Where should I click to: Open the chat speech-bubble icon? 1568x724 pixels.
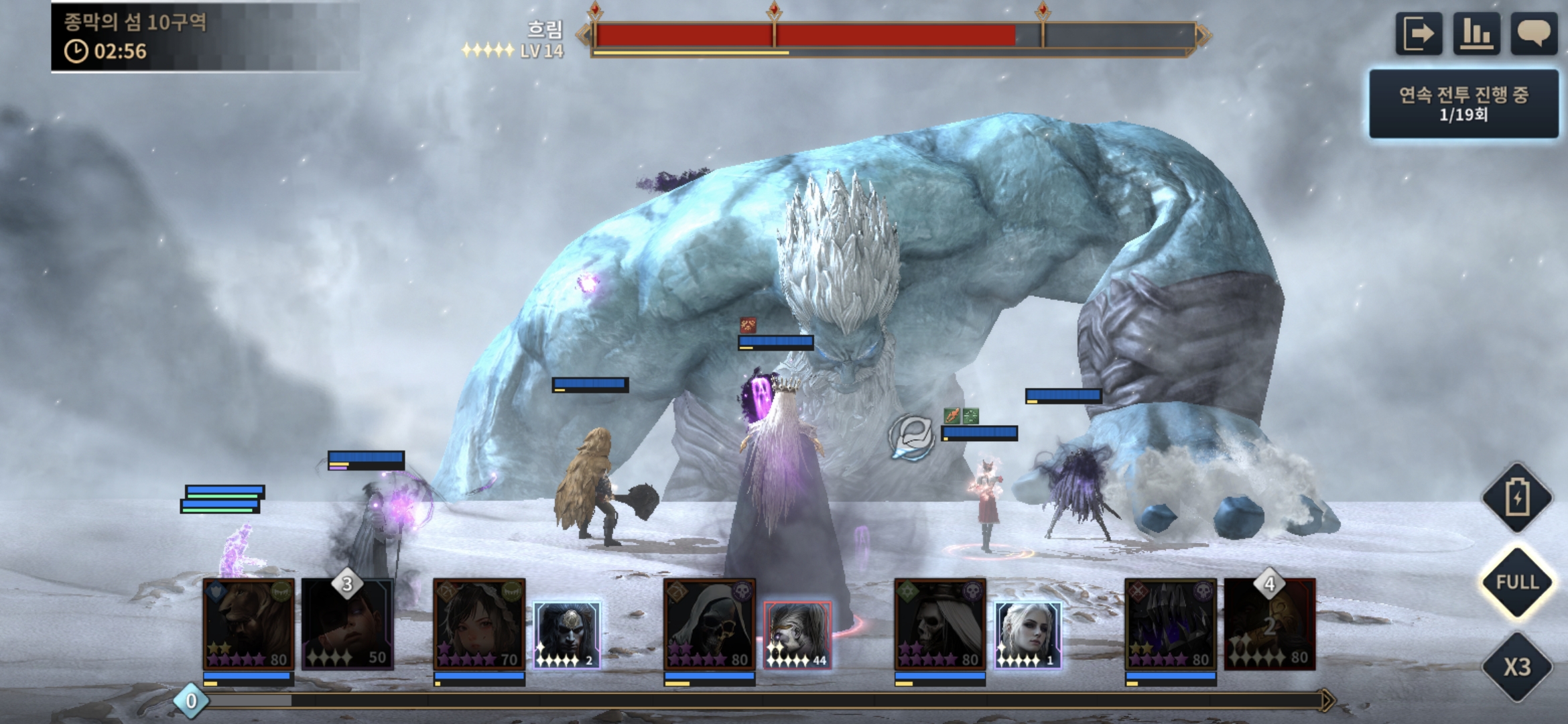(1533, 34)
